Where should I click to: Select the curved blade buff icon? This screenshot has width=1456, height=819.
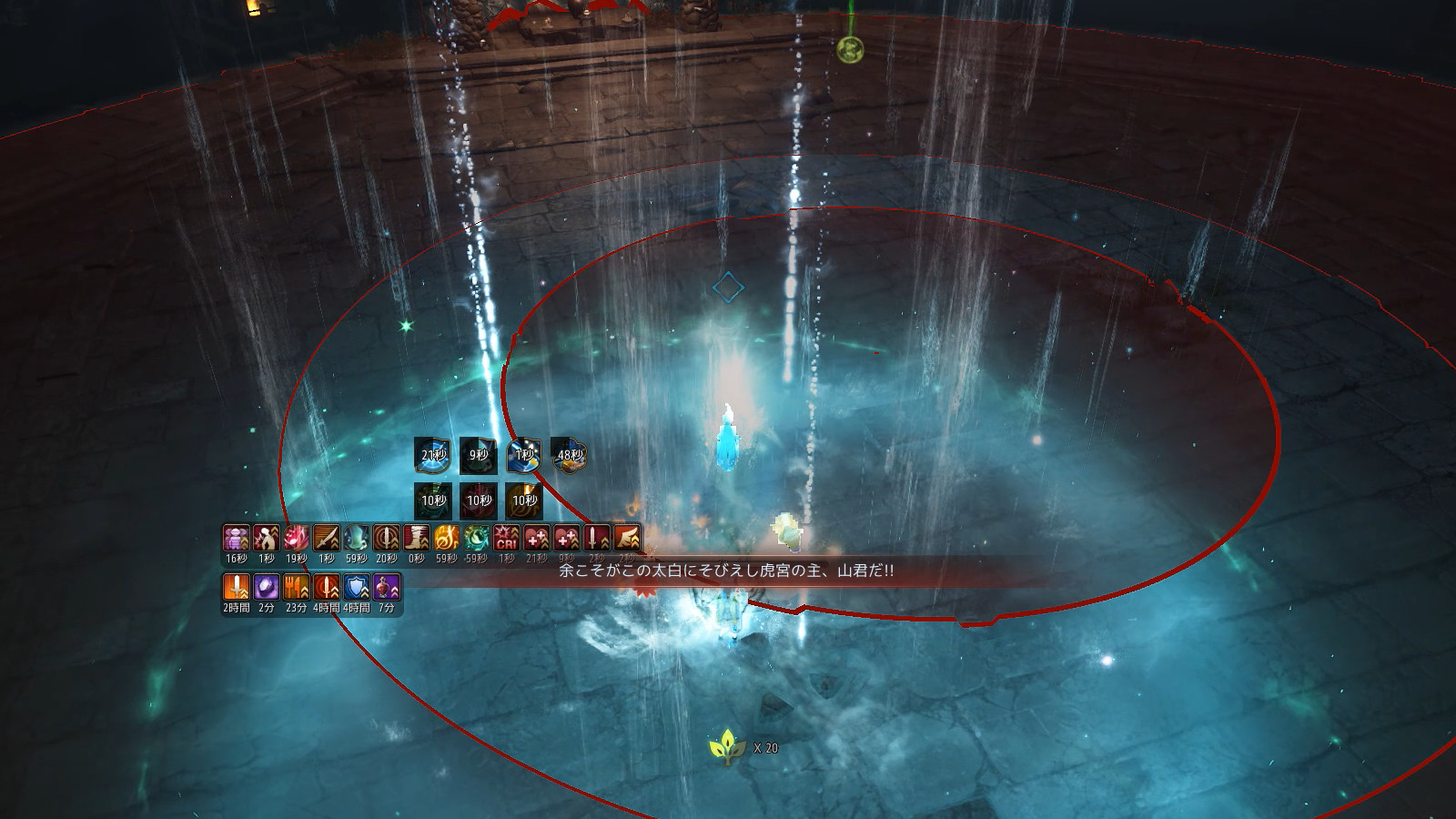pyautogui.click(x=327, y=538)
